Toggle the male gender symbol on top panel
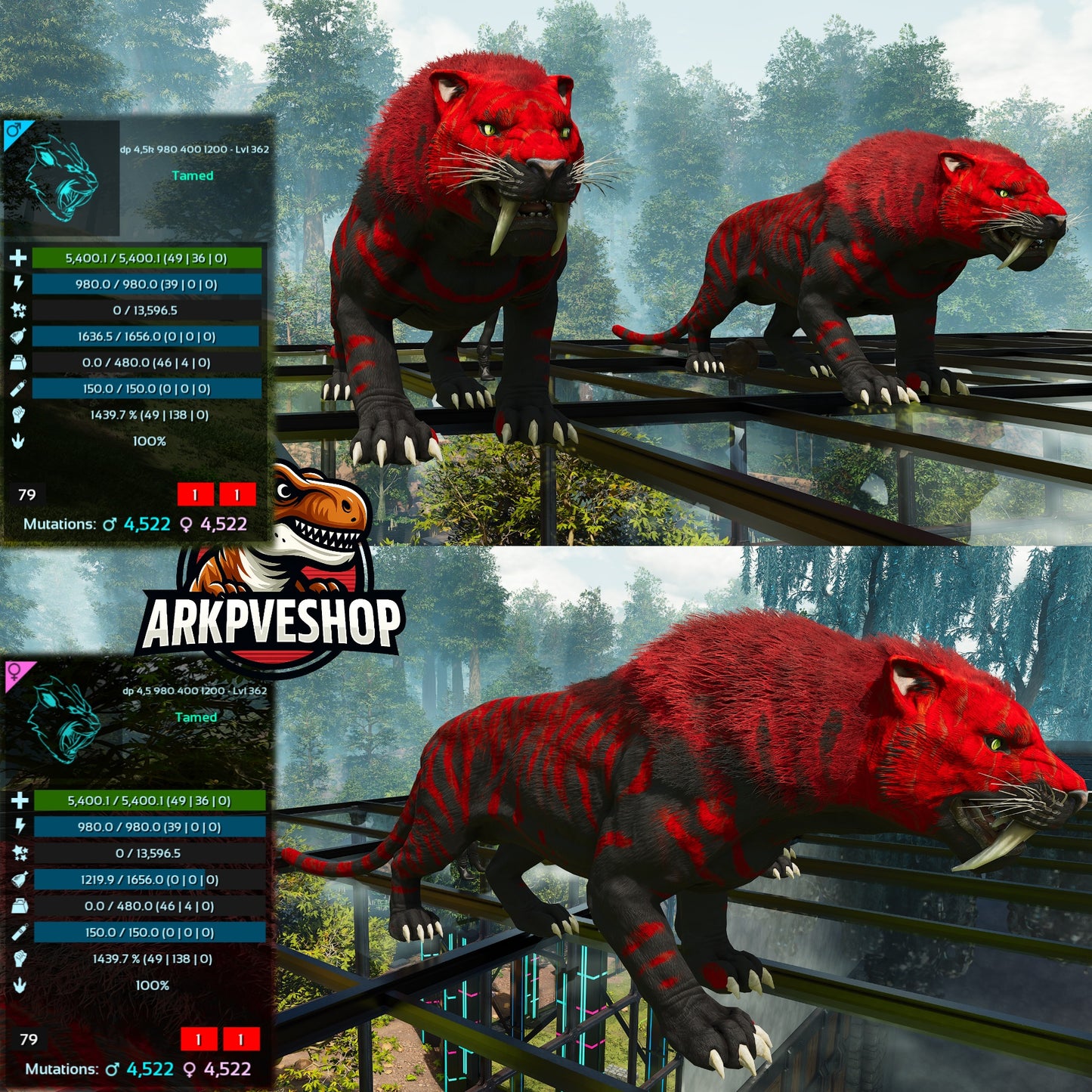The width and height of the screenshot is (1092, 1092). point(14,128)
